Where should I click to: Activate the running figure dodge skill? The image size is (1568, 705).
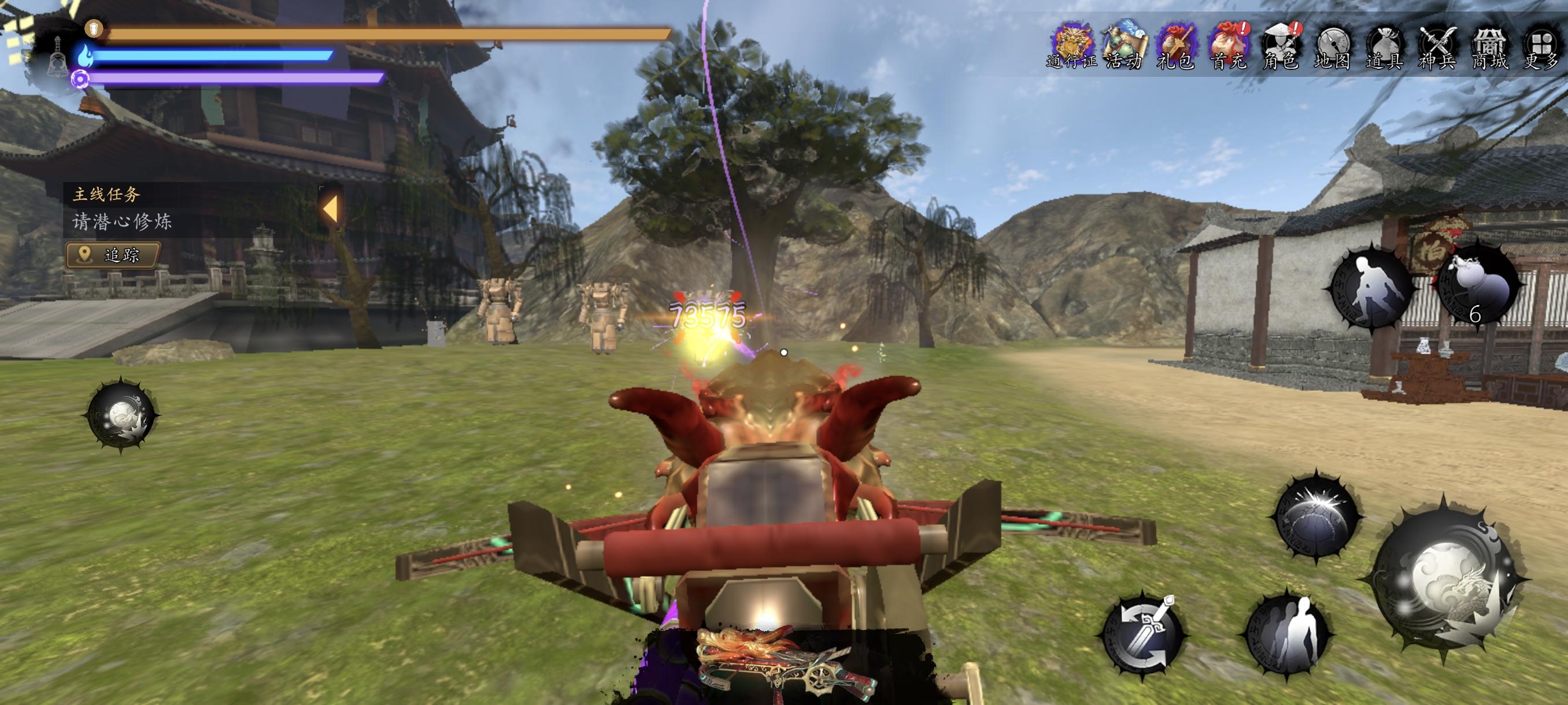pos(1374,287)
